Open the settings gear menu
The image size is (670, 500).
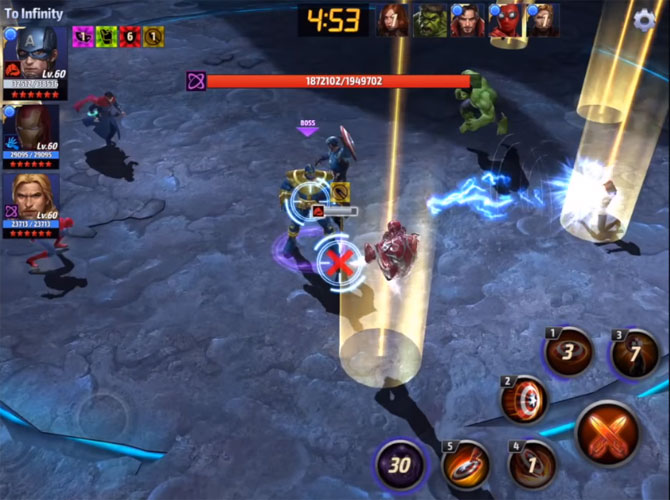(x=647, y=20)
